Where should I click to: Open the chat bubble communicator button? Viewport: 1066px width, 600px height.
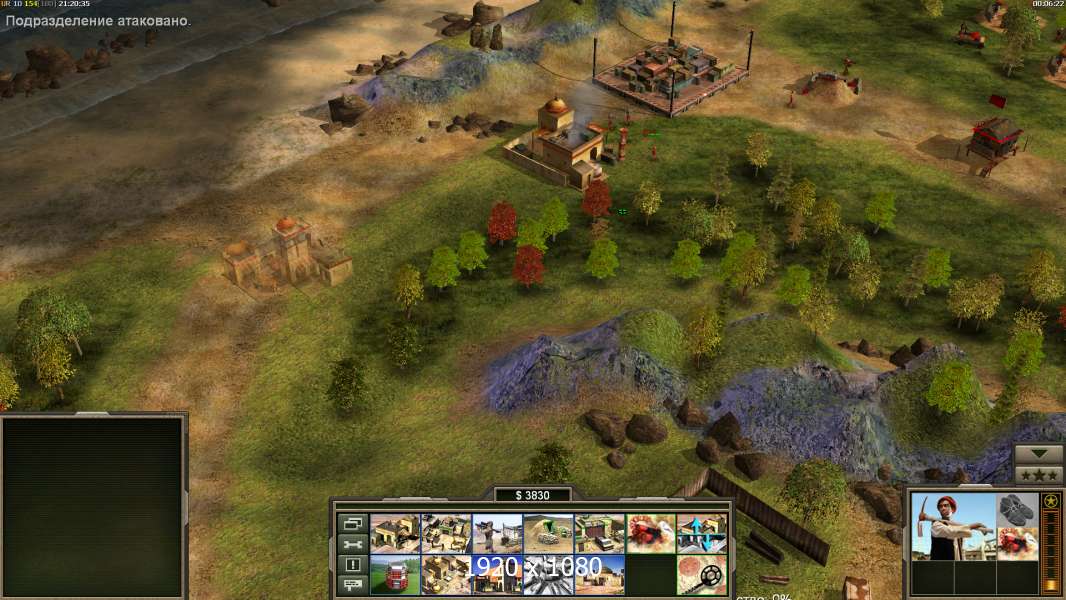click(352, 585)
